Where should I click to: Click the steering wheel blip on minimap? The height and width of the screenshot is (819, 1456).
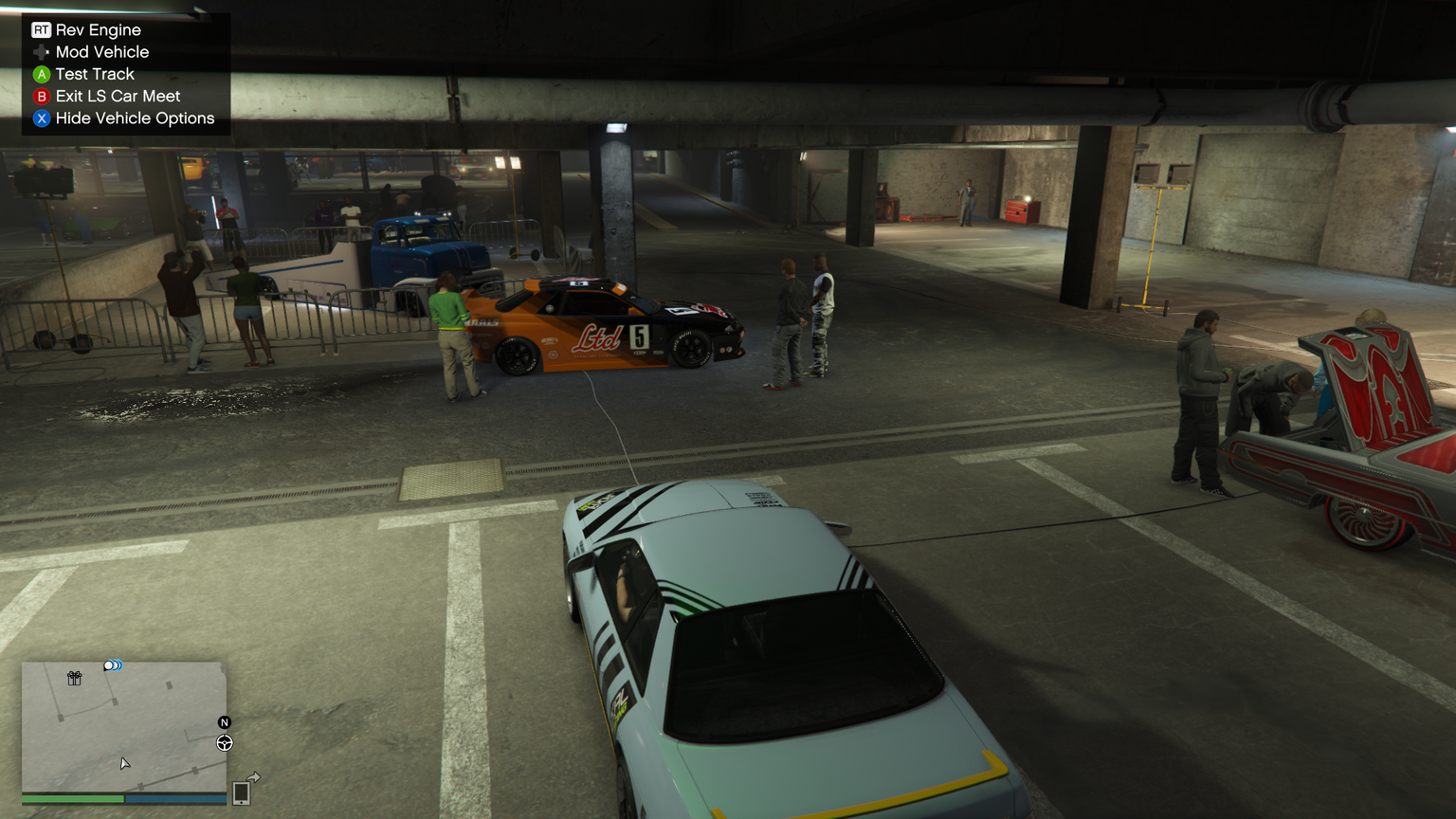click(x=225, y=743)
